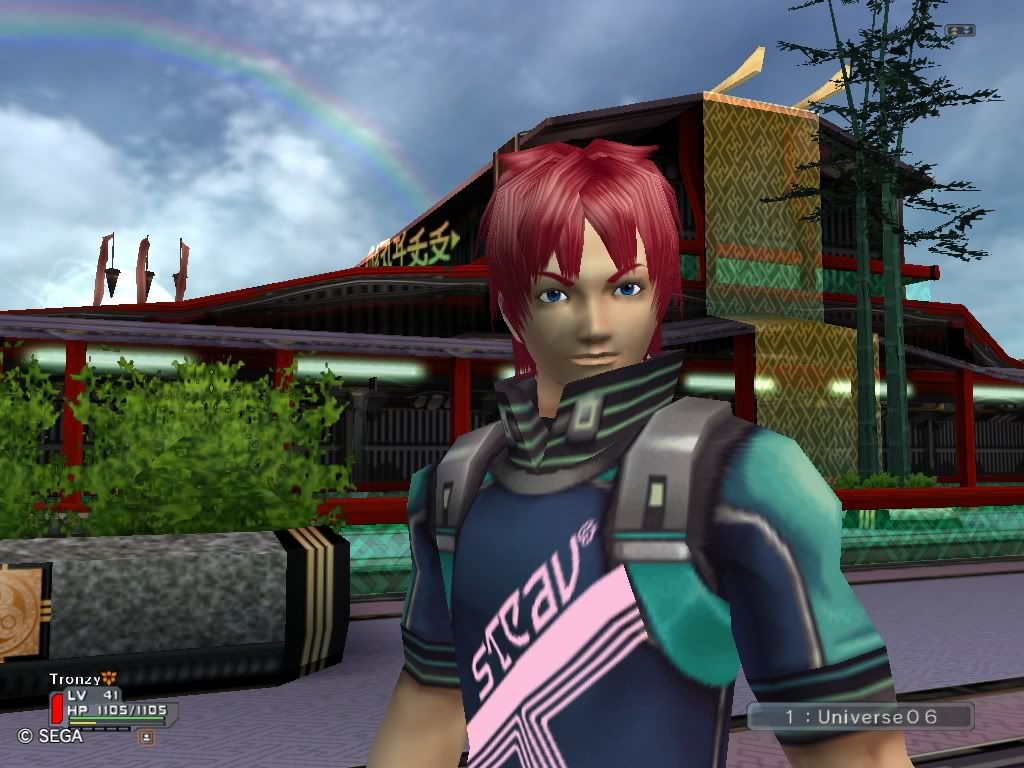Click the Tronzy player name label

click(75, 680)
